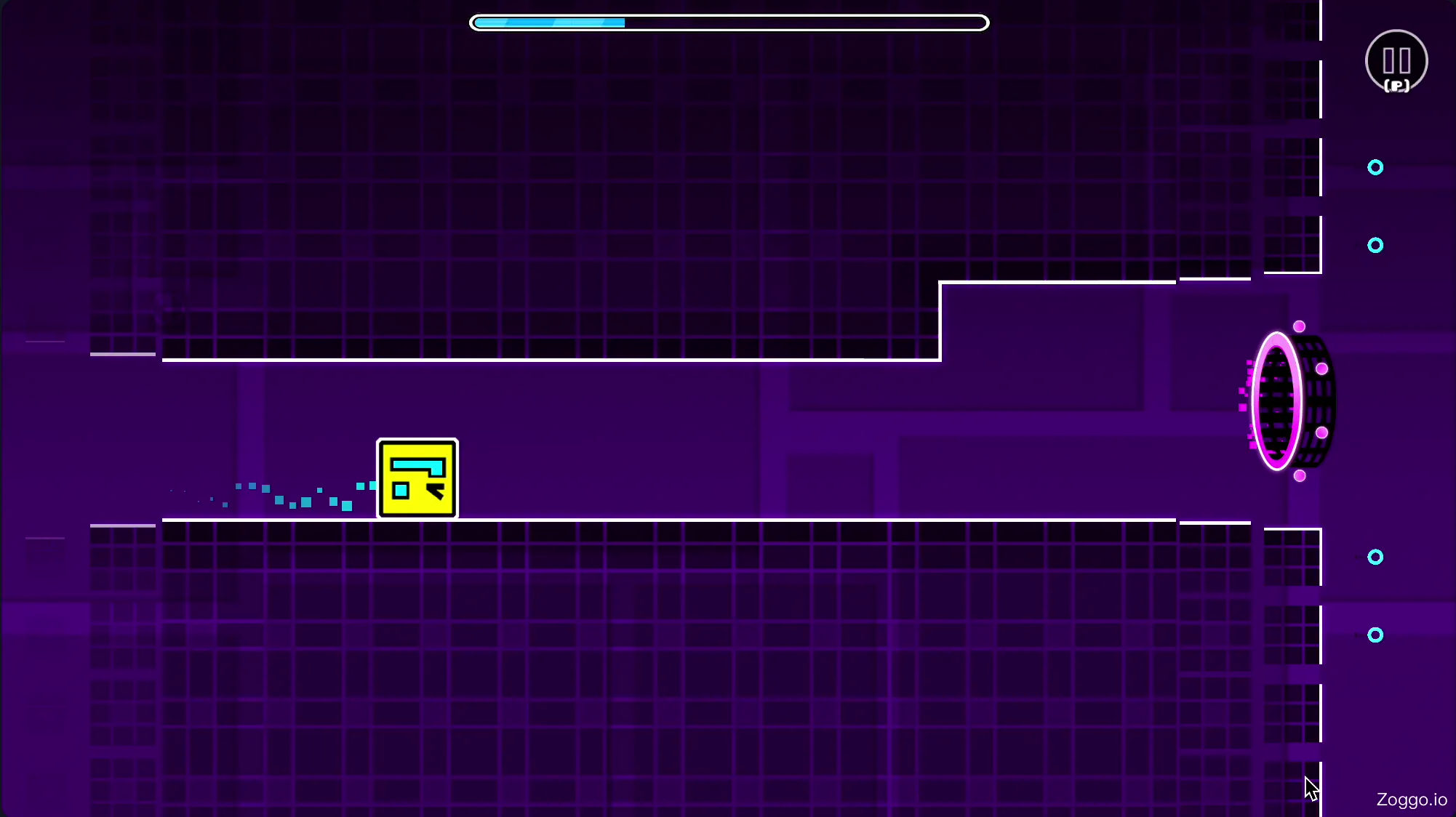Click the second cyan orb below the top one
The width and height of the screenshot is (1456, 817).
(x=1375, y=245)
